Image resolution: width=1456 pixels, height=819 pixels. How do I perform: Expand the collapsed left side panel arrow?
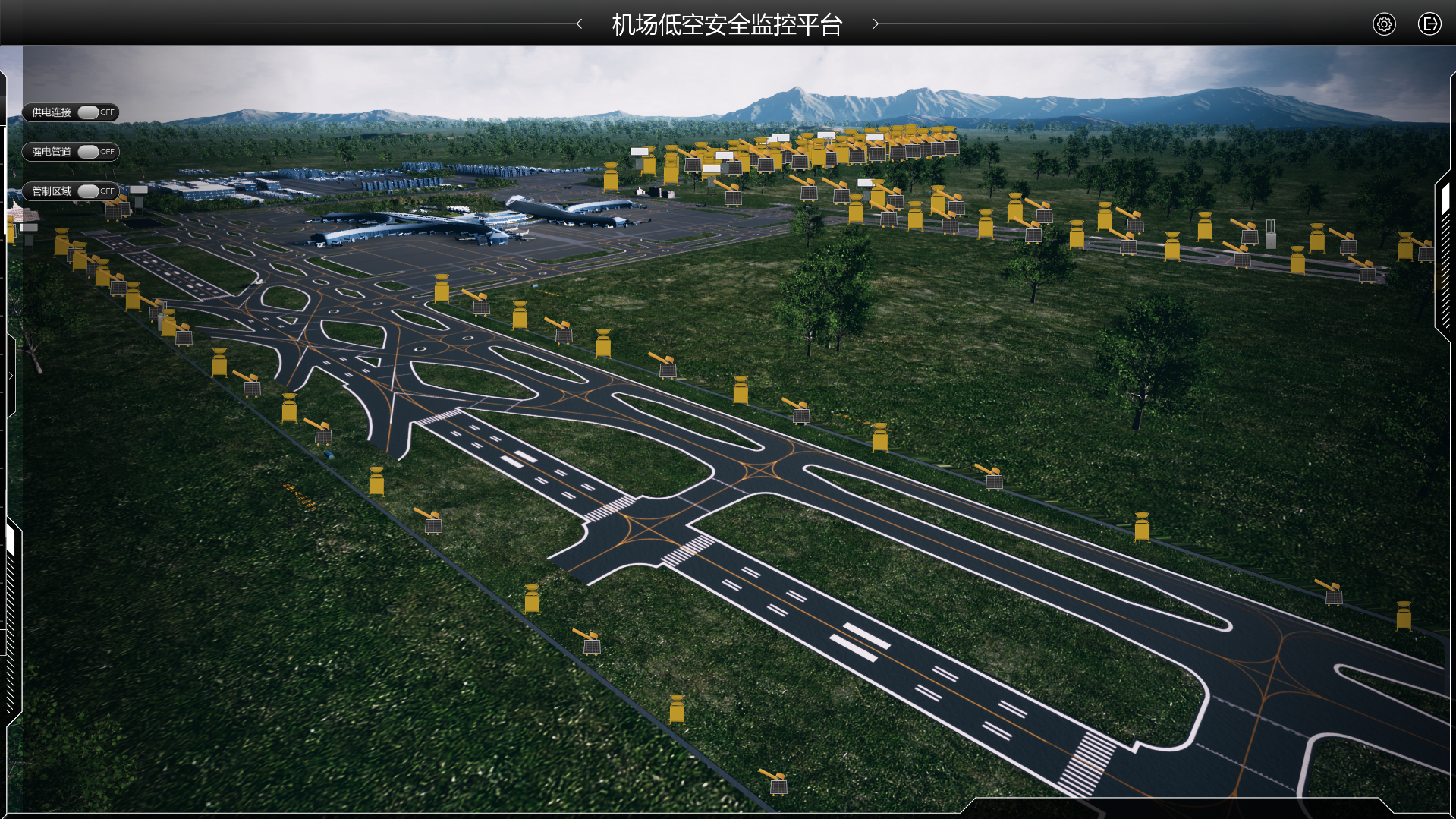(x=11, y=376)
